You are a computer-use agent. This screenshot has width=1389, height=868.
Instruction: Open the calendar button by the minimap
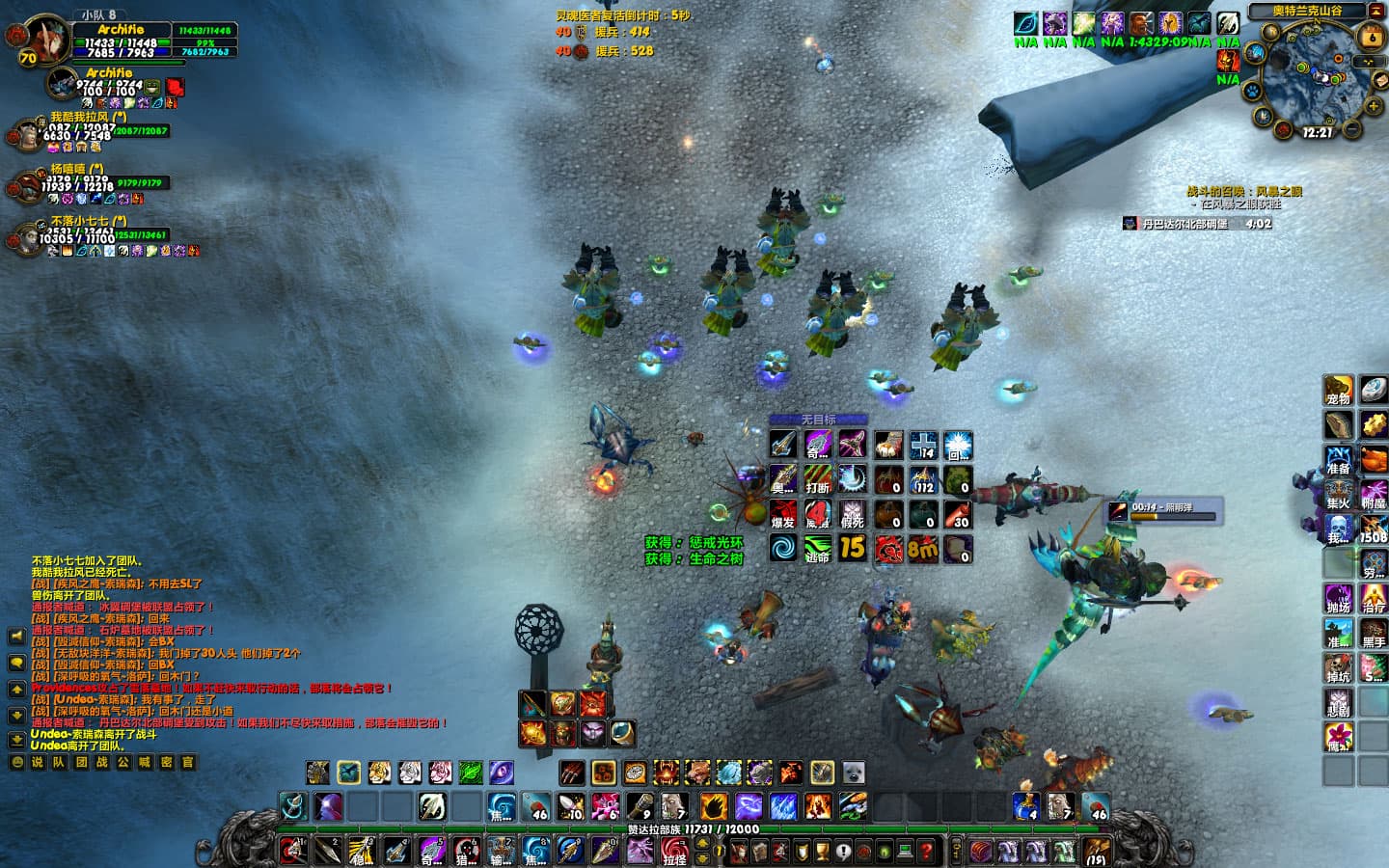point(1371,38)
